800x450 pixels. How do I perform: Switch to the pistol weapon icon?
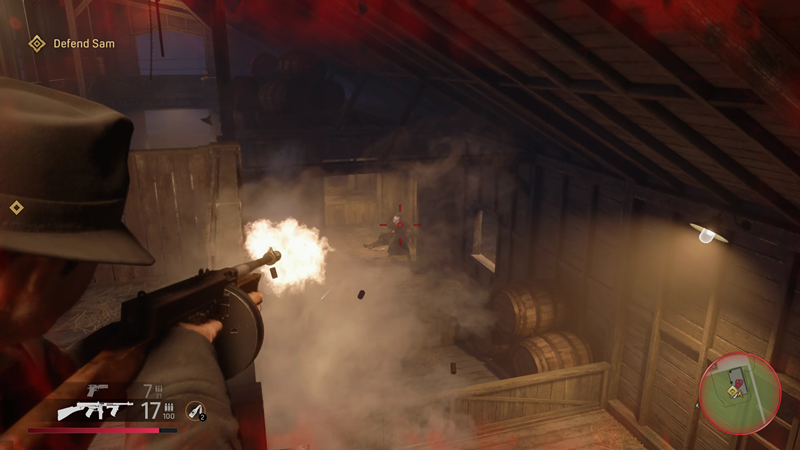pyautogui.click(x=97, y=389)
